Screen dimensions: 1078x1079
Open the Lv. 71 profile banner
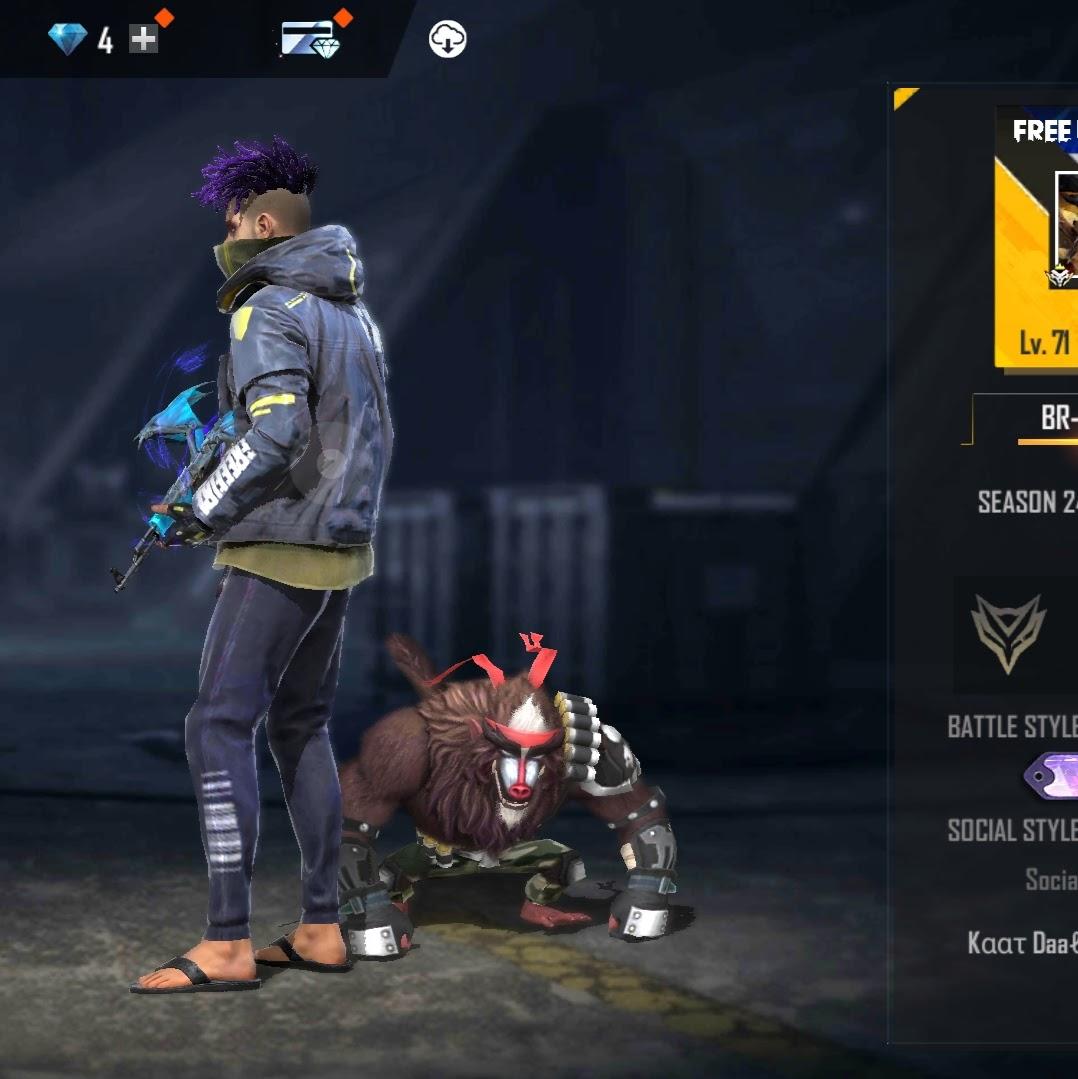(1037, 236)
